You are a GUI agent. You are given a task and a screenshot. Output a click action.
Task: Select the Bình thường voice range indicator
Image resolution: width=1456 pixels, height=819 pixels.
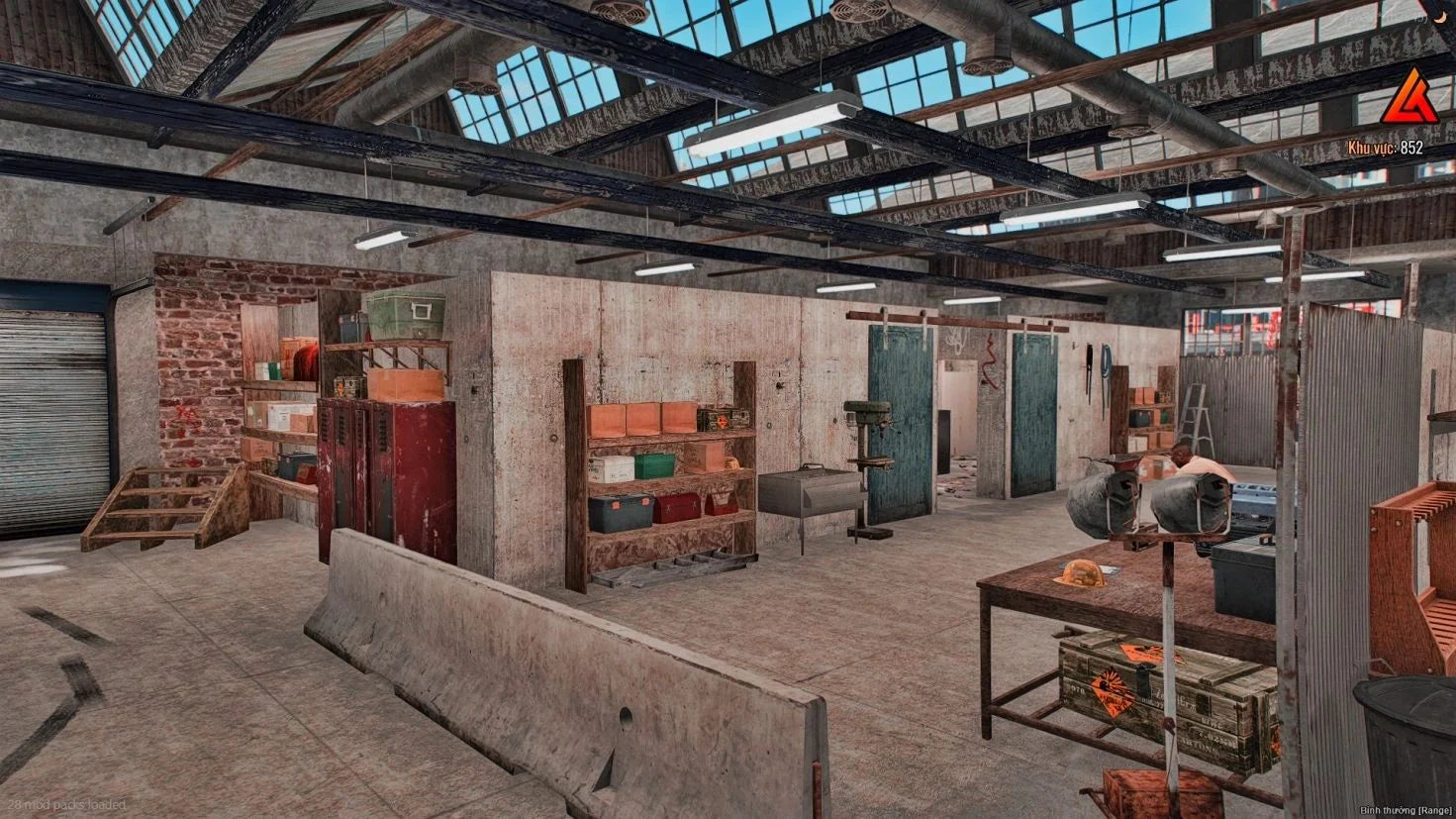[1406, 810]
